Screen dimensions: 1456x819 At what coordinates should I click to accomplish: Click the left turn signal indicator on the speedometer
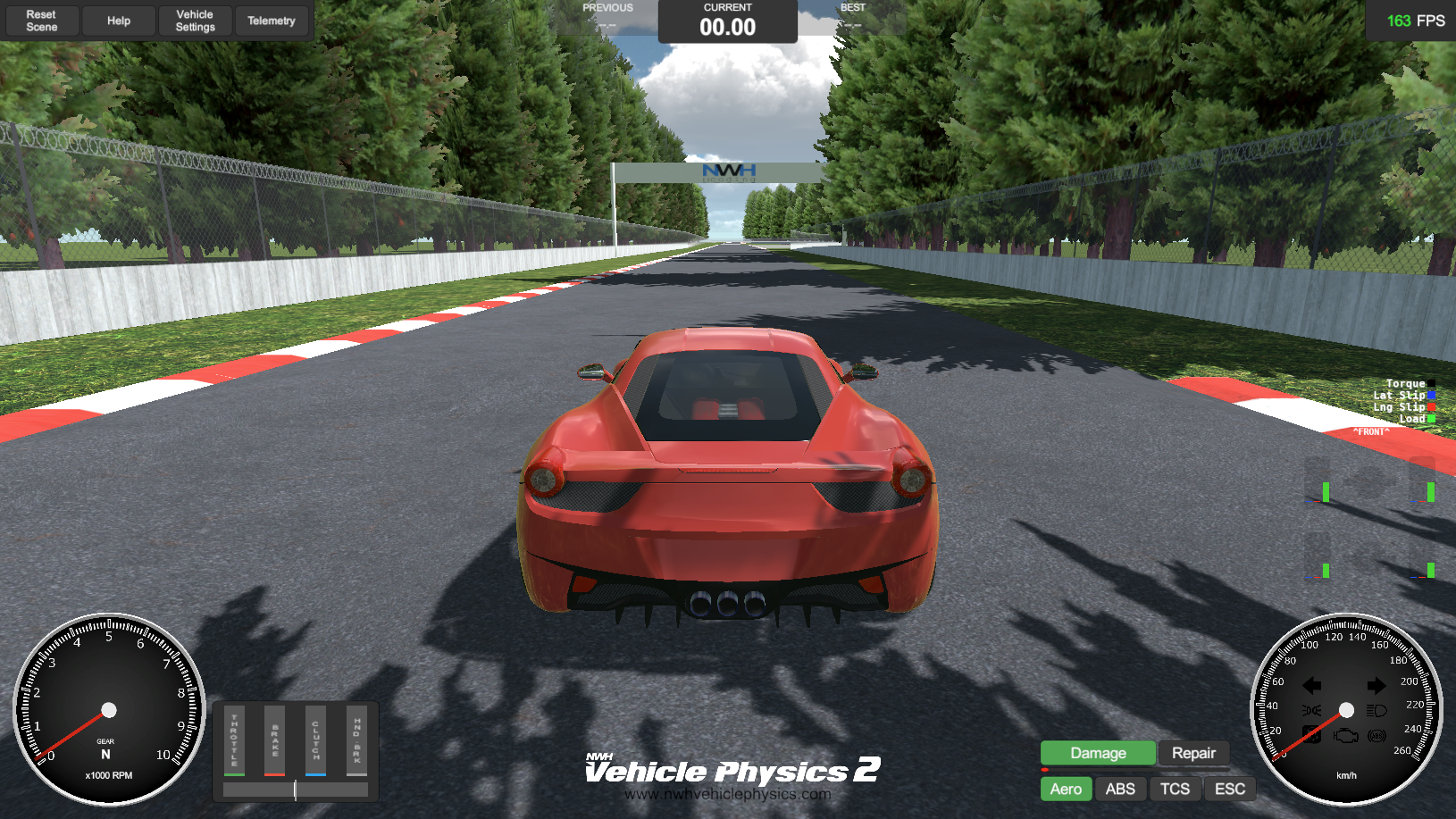point(1311,686)
